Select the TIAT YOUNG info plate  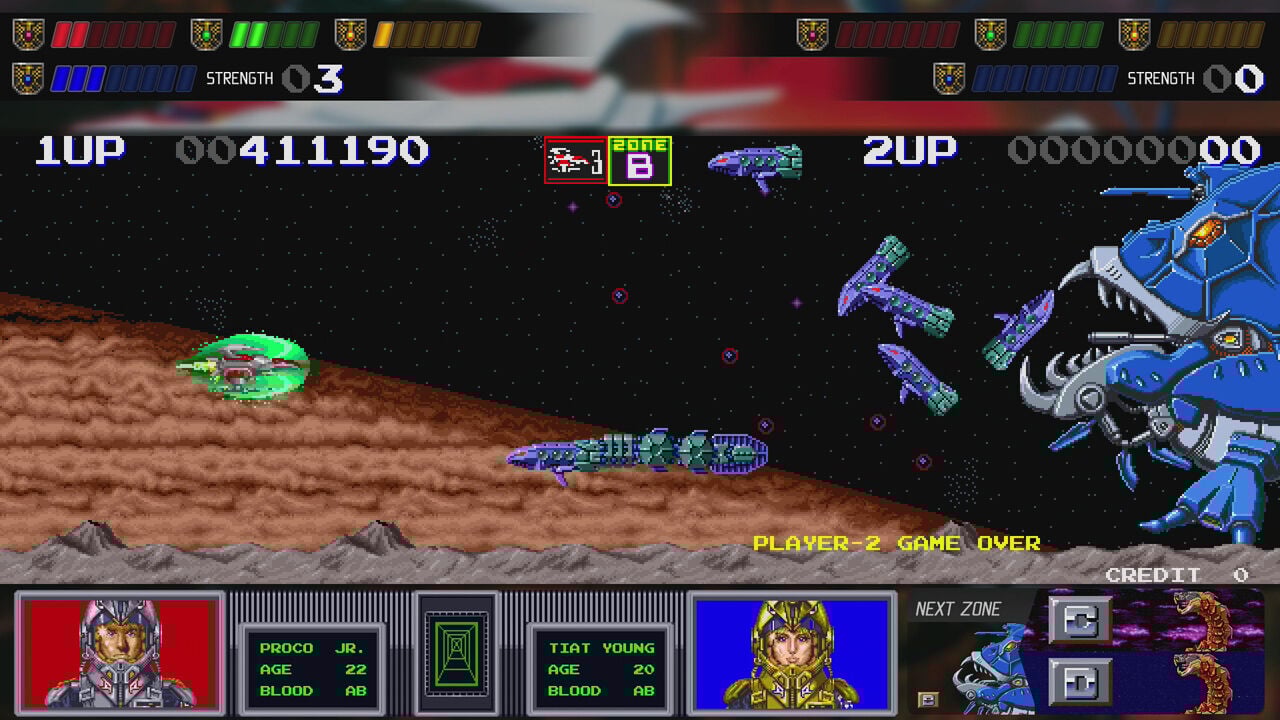(x=600, y=667)
